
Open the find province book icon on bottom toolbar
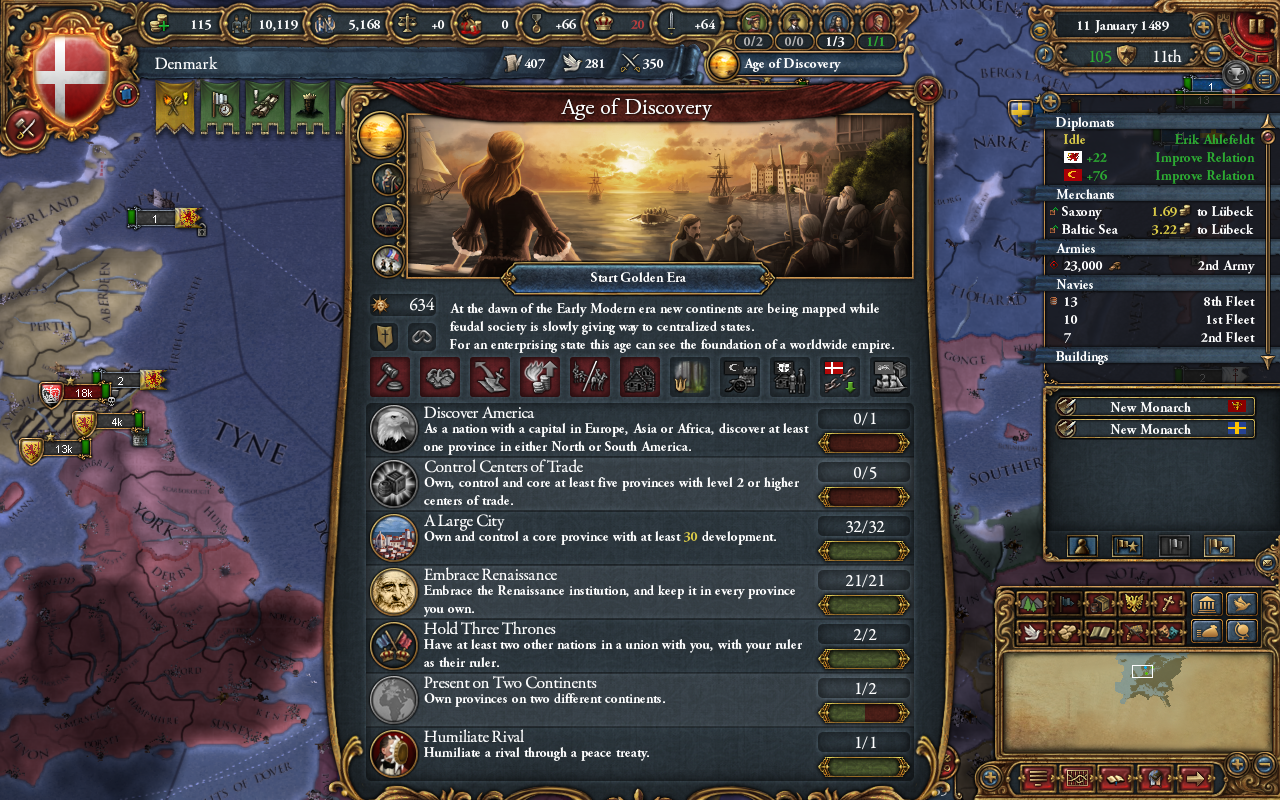(1116, 778)
